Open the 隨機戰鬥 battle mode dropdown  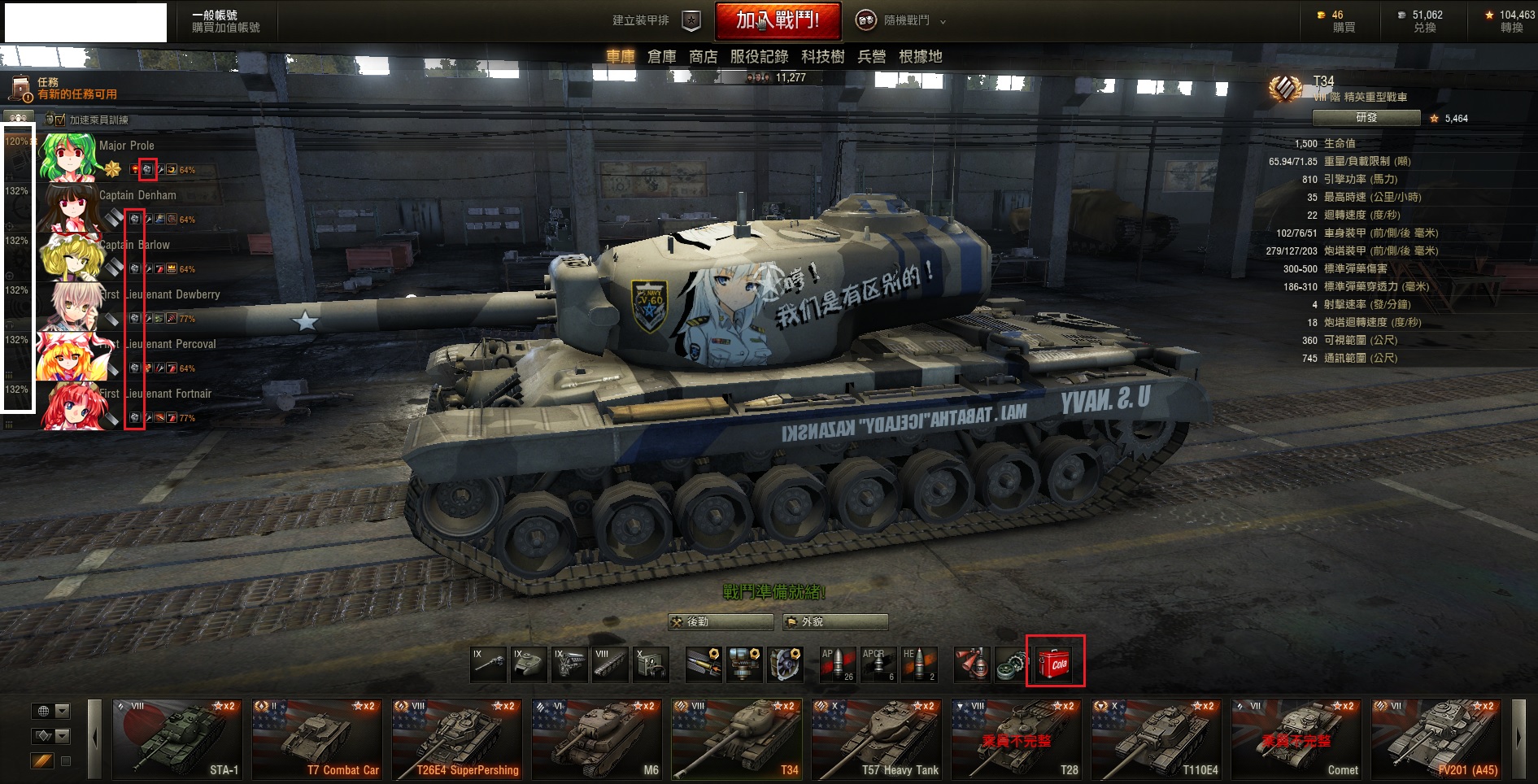click(x=903, y=21)
